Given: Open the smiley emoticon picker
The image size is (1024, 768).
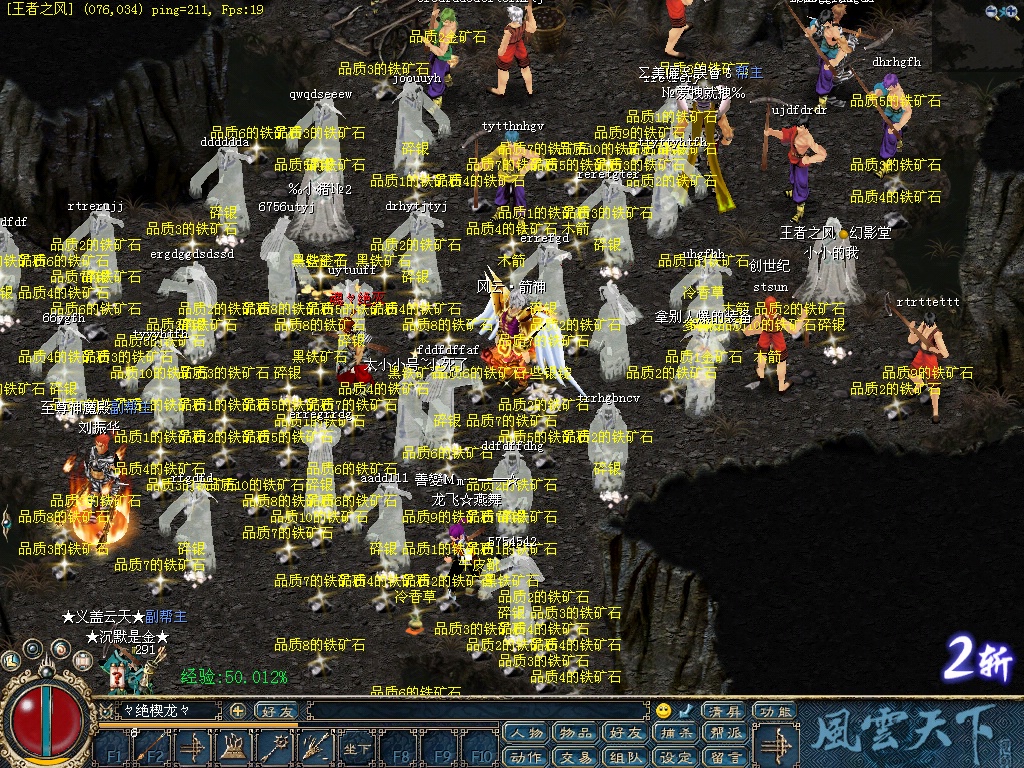Looking at the screenshot, I should coord(663,711).
